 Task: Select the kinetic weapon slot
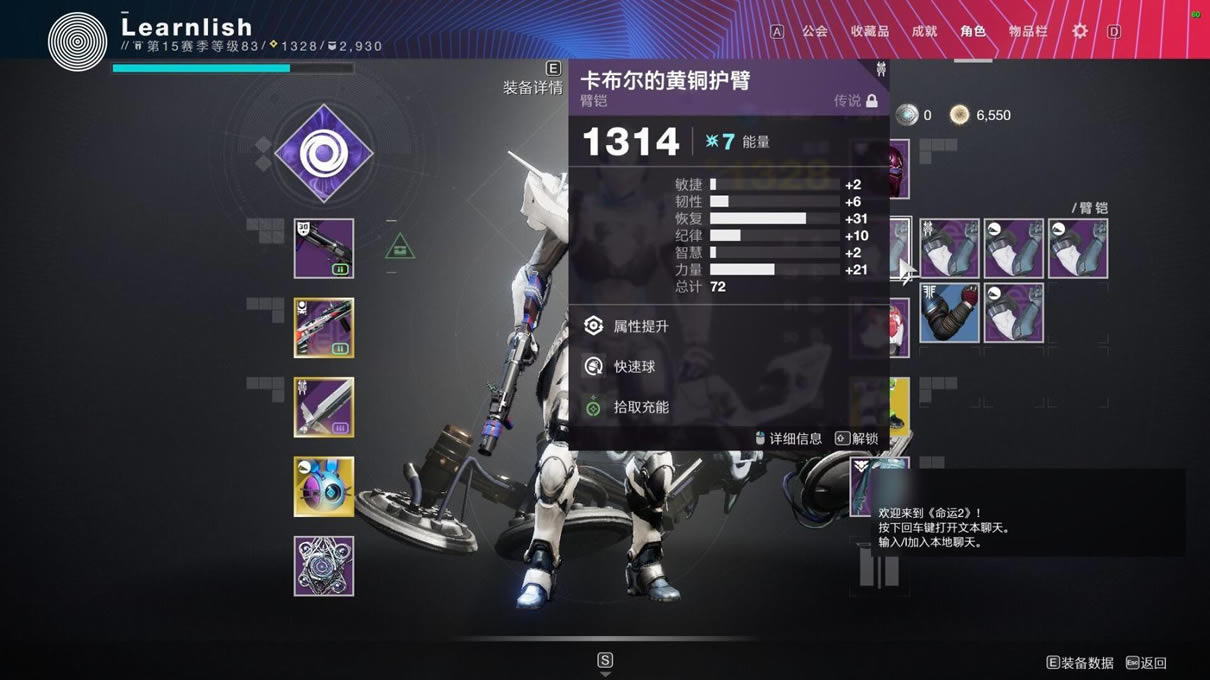point(324,248)
